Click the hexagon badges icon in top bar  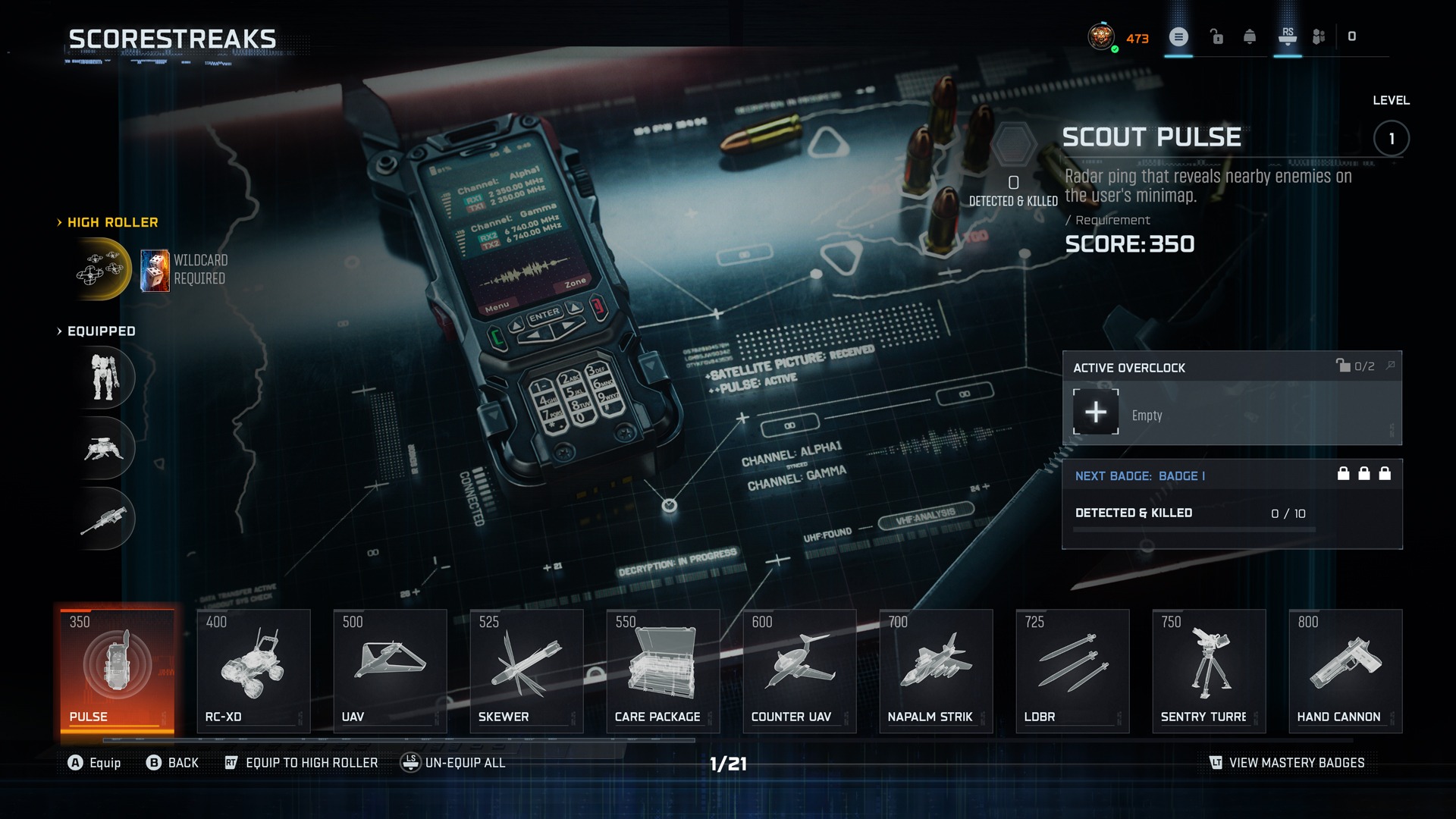1319,36
